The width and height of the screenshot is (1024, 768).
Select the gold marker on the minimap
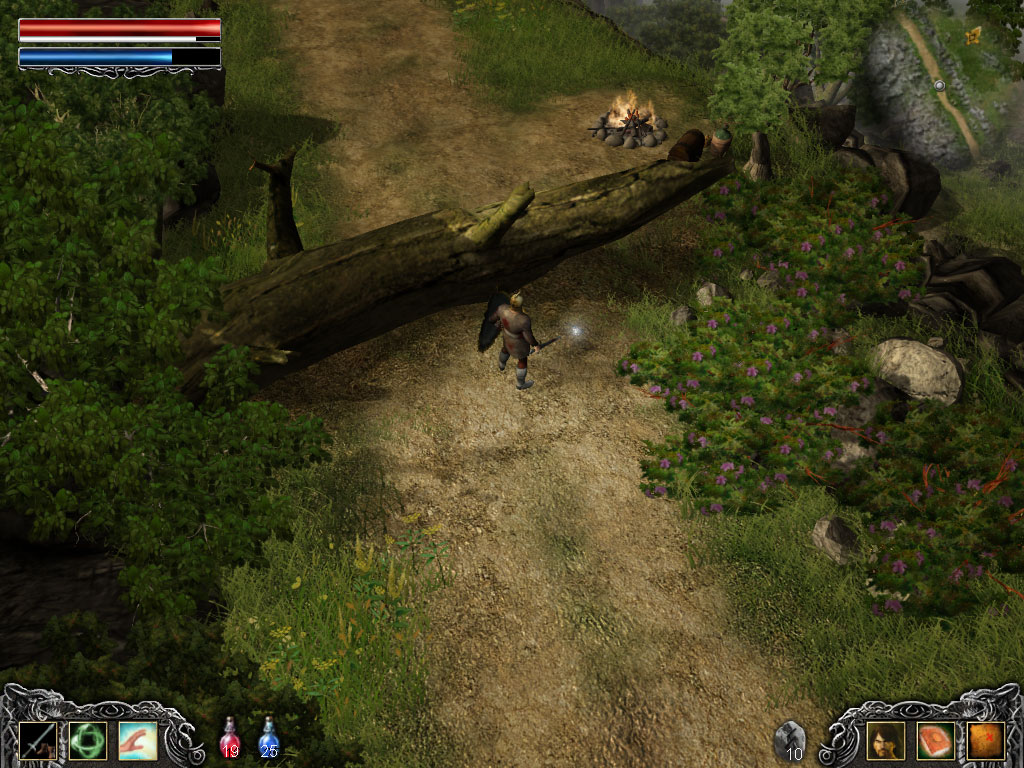(973, 37)
